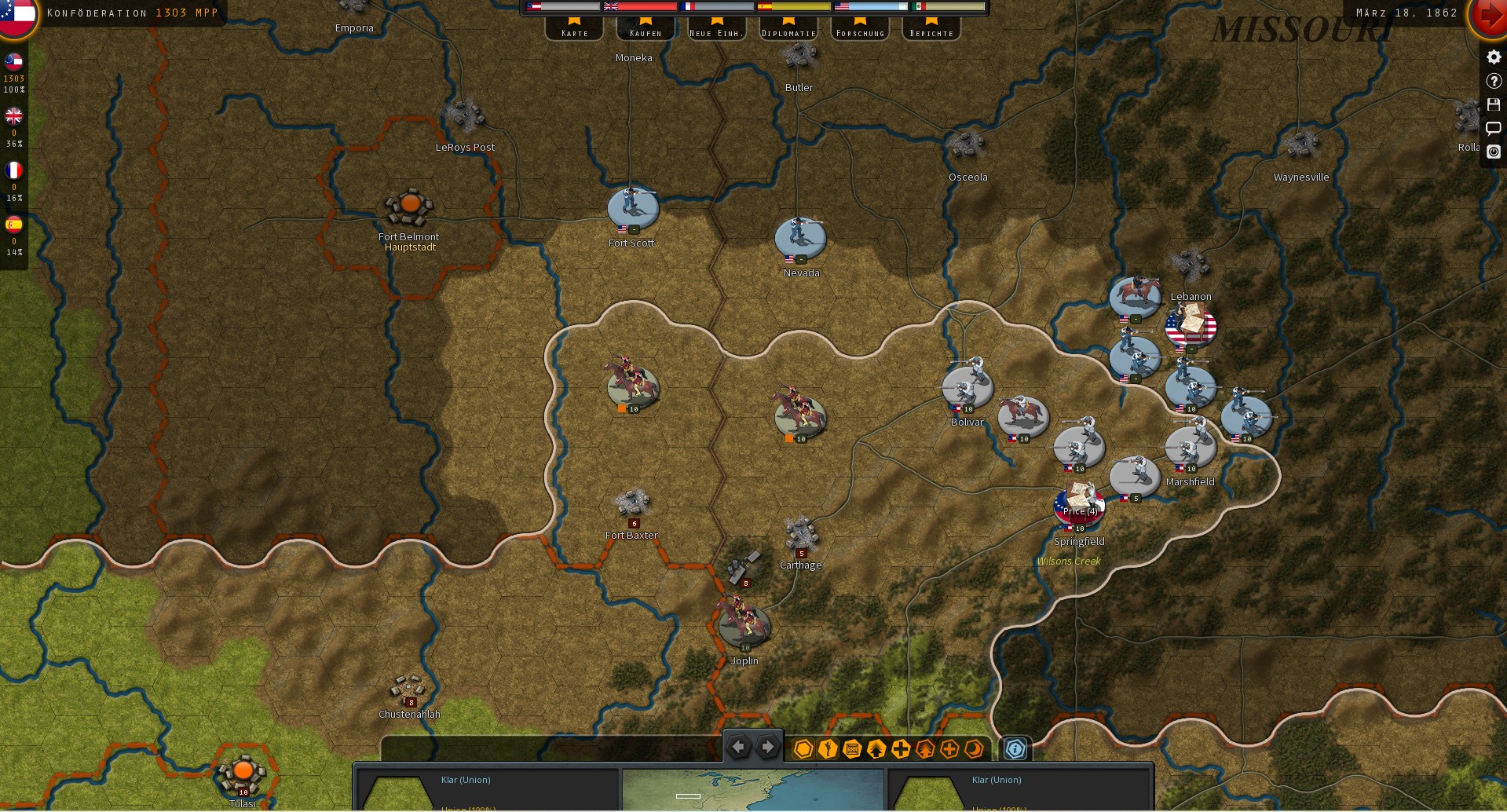This screenshot has width=1507, height=812.
Task: Toggle sleep mode with the moon icon
Action: (974, 749)
